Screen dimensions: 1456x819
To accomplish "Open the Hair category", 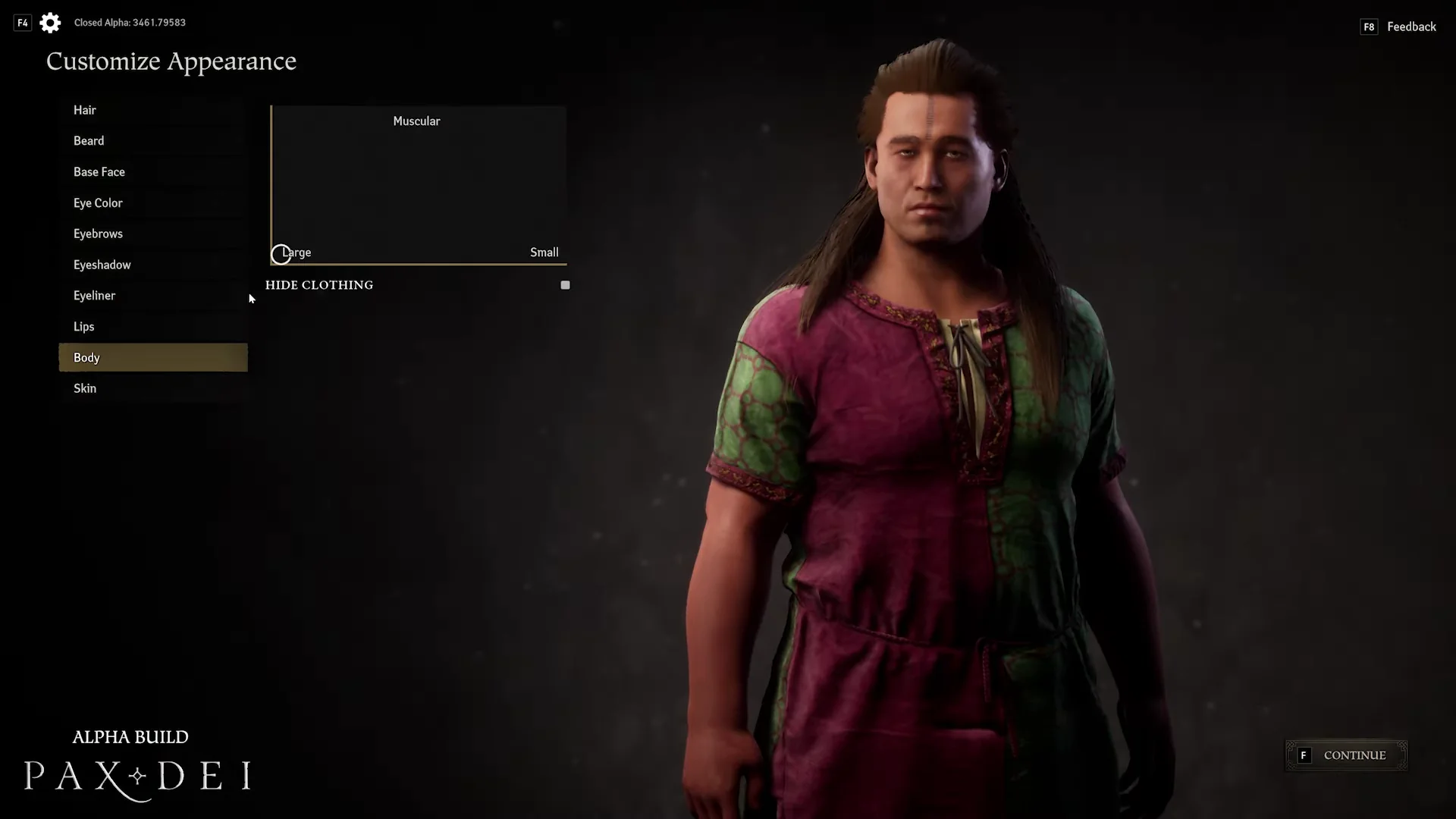I will [85, 110].
